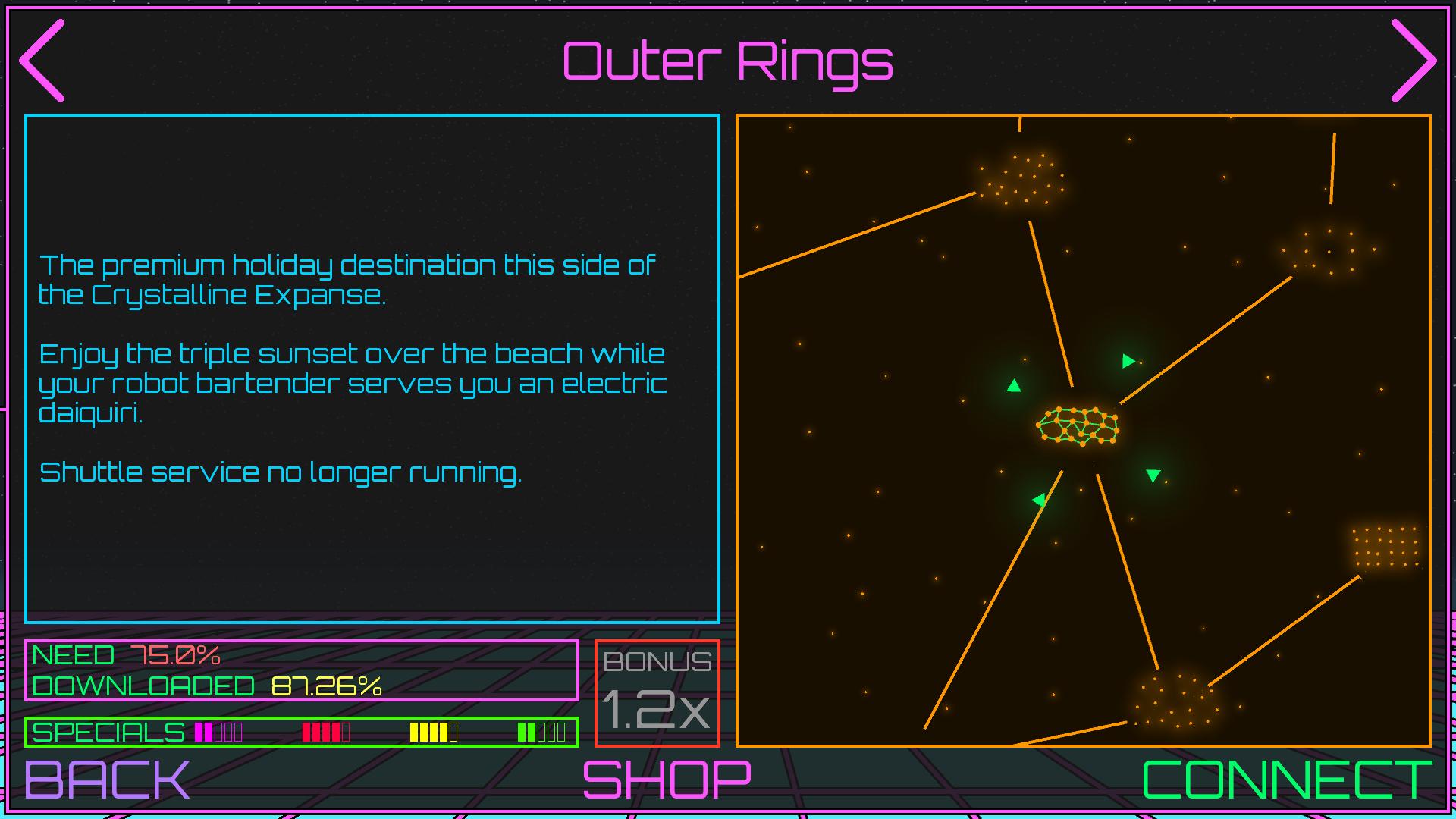Go to the previous level with left arrow
1456x819 pixels.
pos(42,61)
